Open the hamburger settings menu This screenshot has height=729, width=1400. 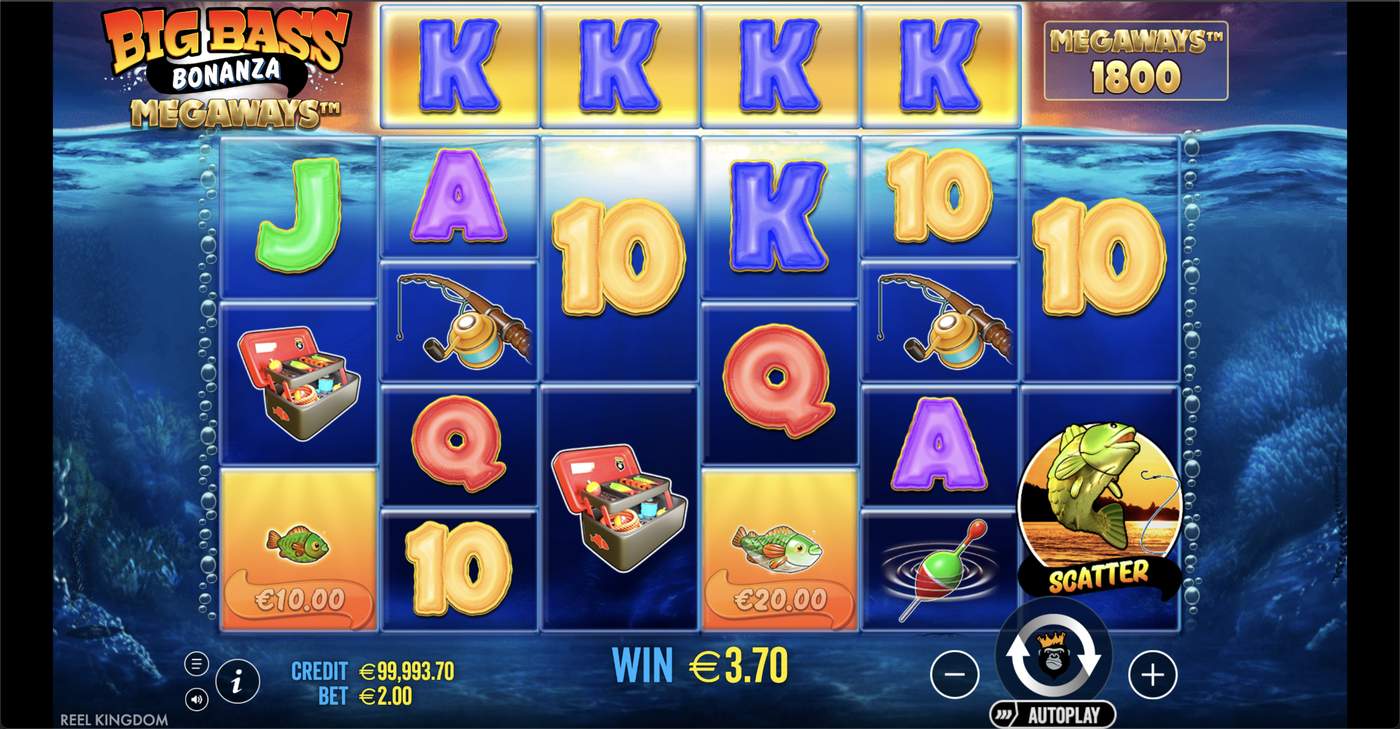pyautogui.click(x=196, y=664)
